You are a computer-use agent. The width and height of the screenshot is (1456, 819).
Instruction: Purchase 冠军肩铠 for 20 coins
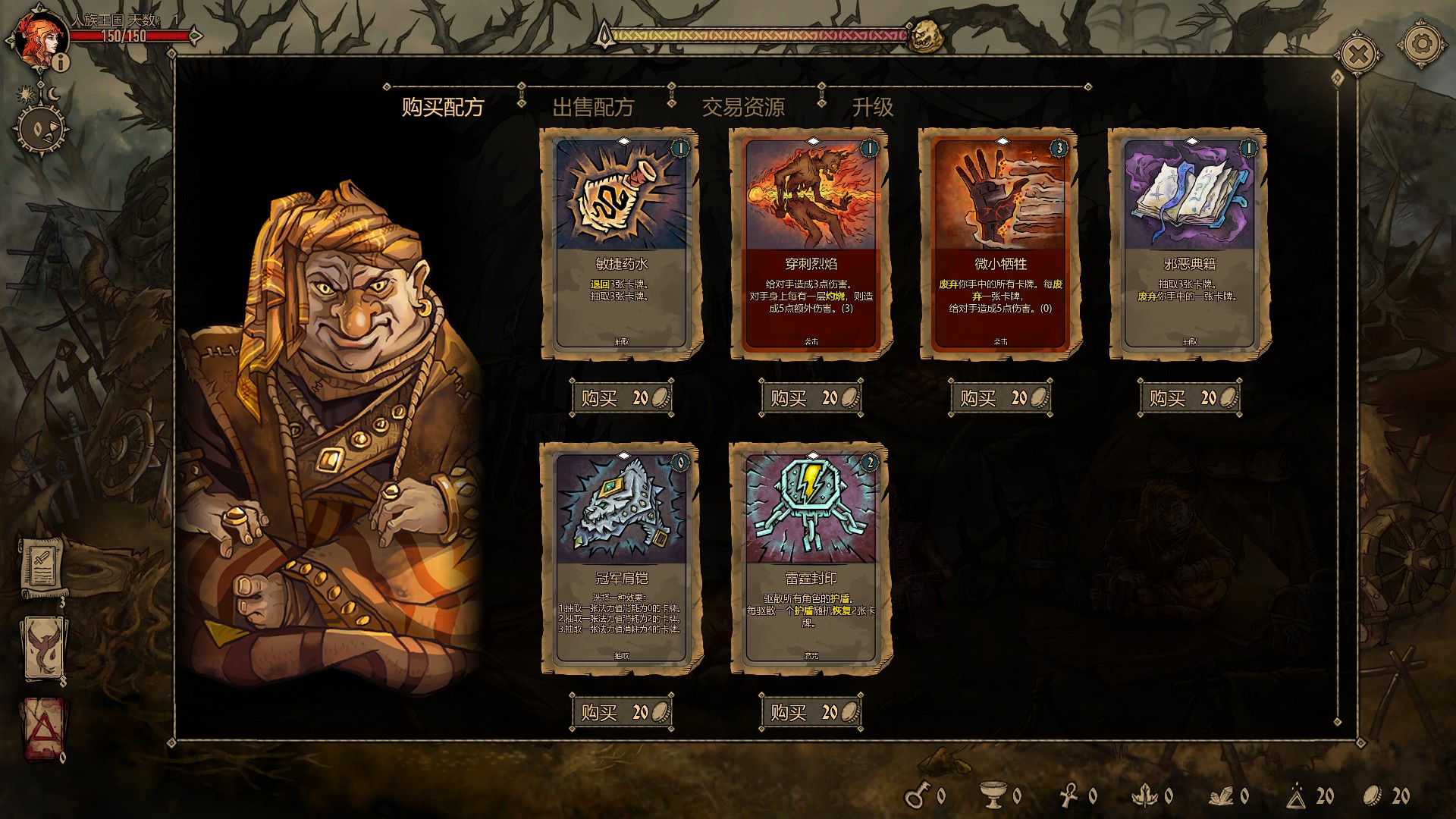pyautogui.click(x=622, y=713)
